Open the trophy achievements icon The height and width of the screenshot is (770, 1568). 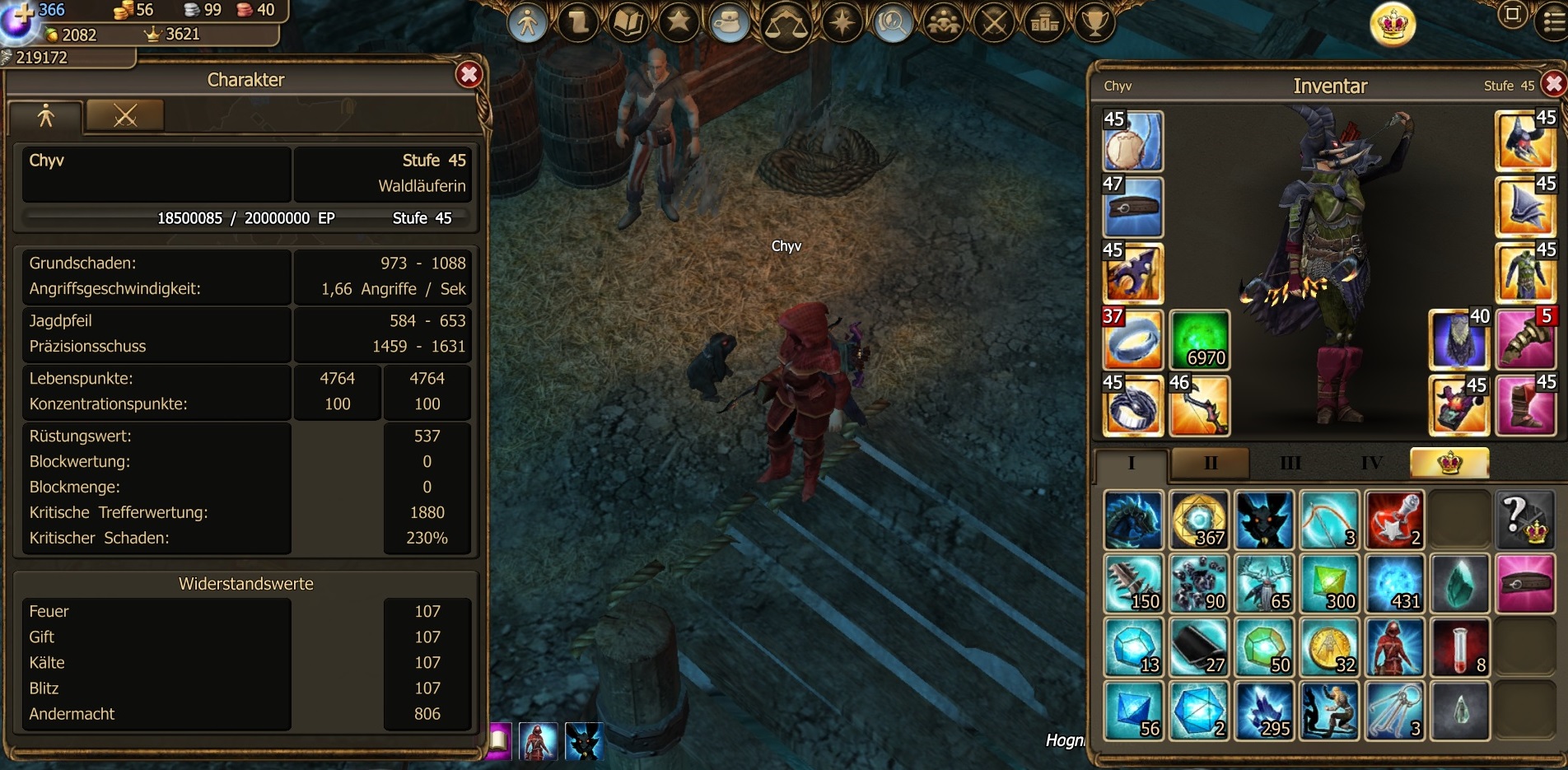1094,23
